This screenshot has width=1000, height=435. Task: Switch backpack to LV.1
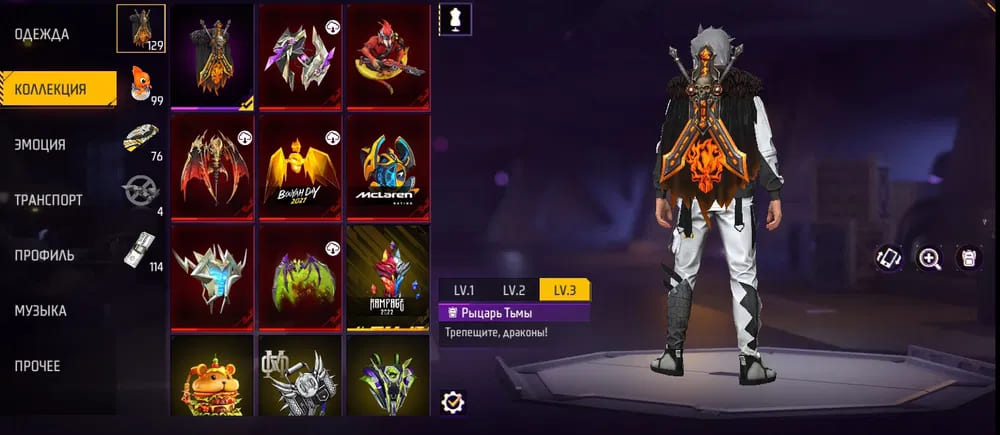(463, 290)
